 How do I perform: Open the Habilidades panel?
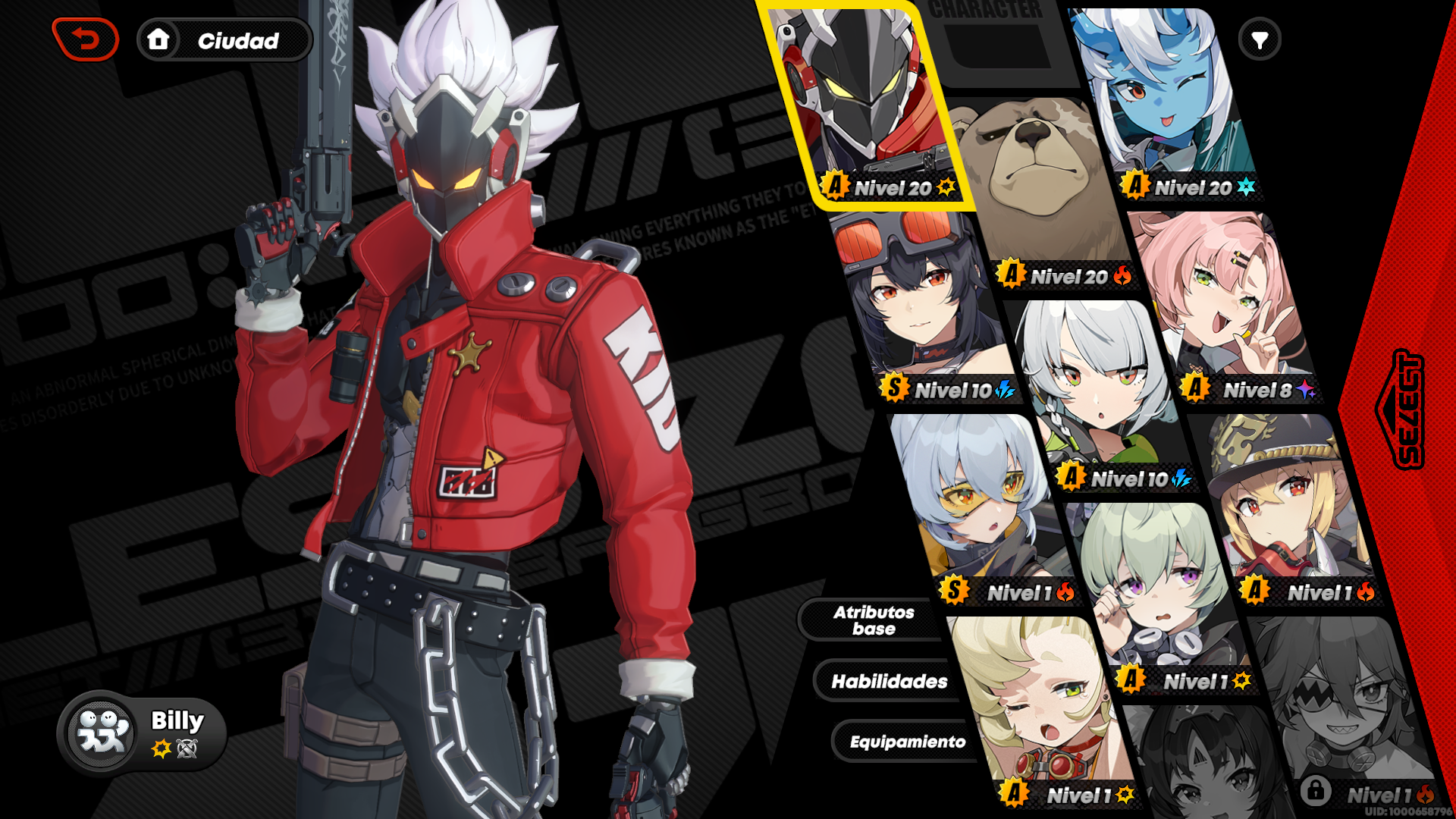pyautogui.click(x=889, y=681)
